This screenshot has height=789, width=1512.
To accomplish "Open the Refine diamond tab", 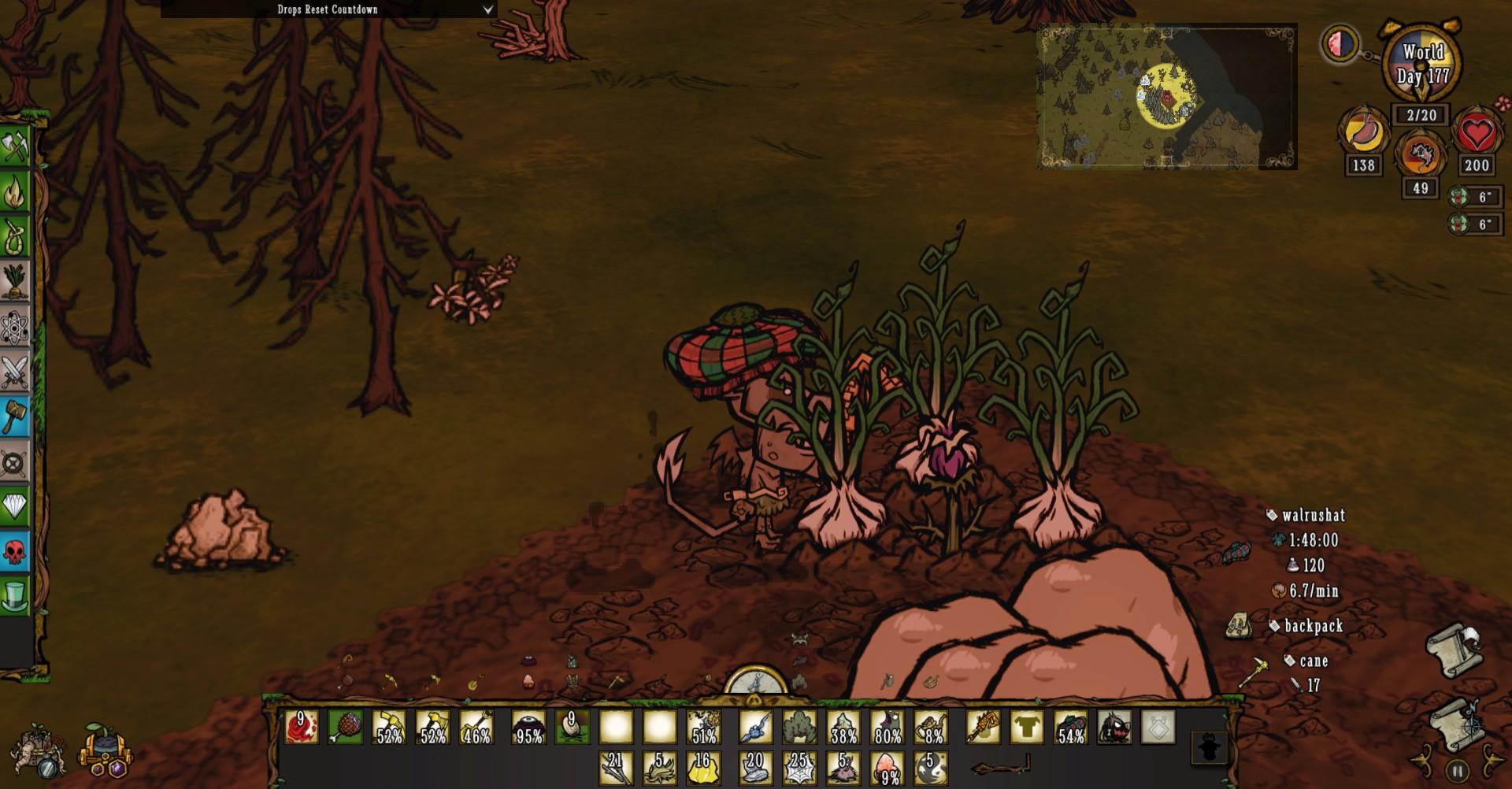I will point(15,506).
